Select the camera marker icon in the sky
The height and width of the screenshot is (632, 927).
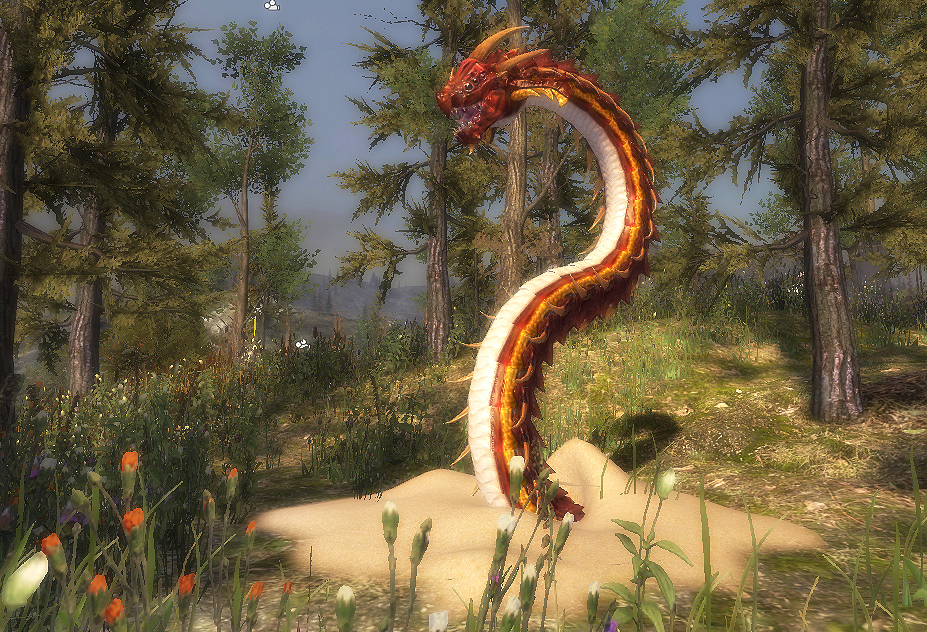[272, 5]
